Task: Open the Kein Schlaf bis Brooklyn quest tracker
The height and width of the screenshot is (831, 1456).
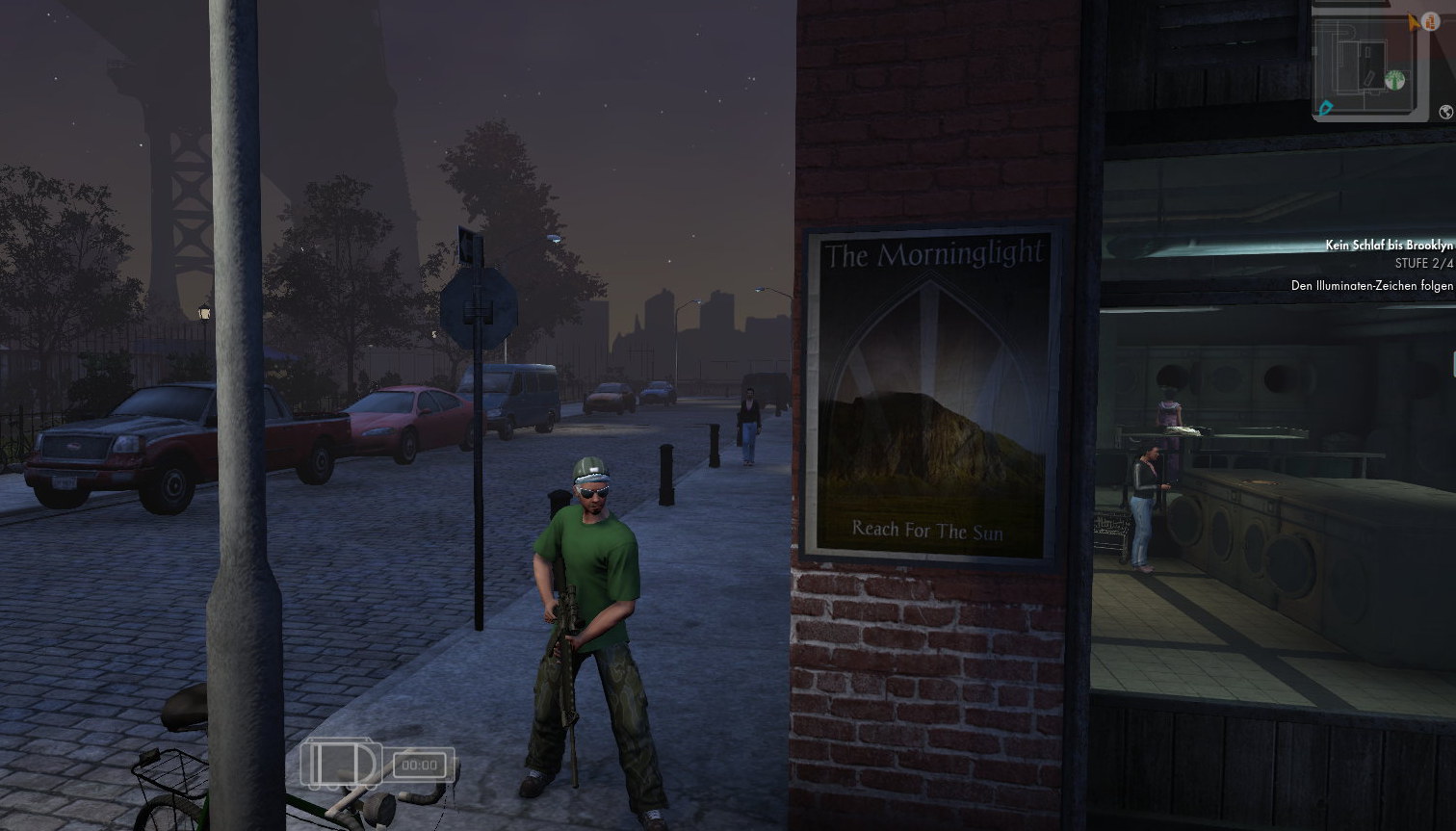Action: (1388, 246)
